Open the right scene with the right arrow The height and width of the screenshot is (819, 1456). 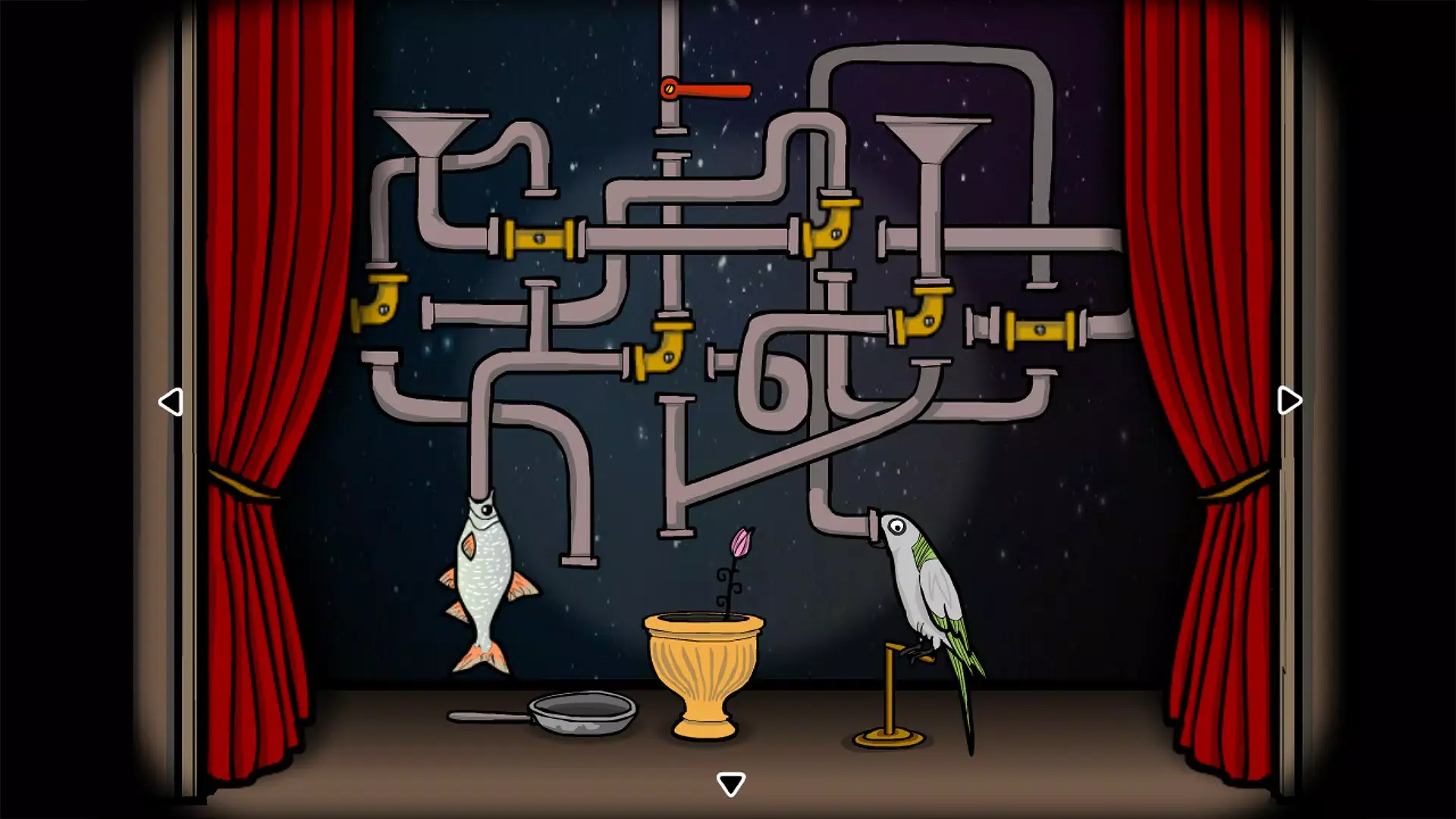coord(1287,400)
